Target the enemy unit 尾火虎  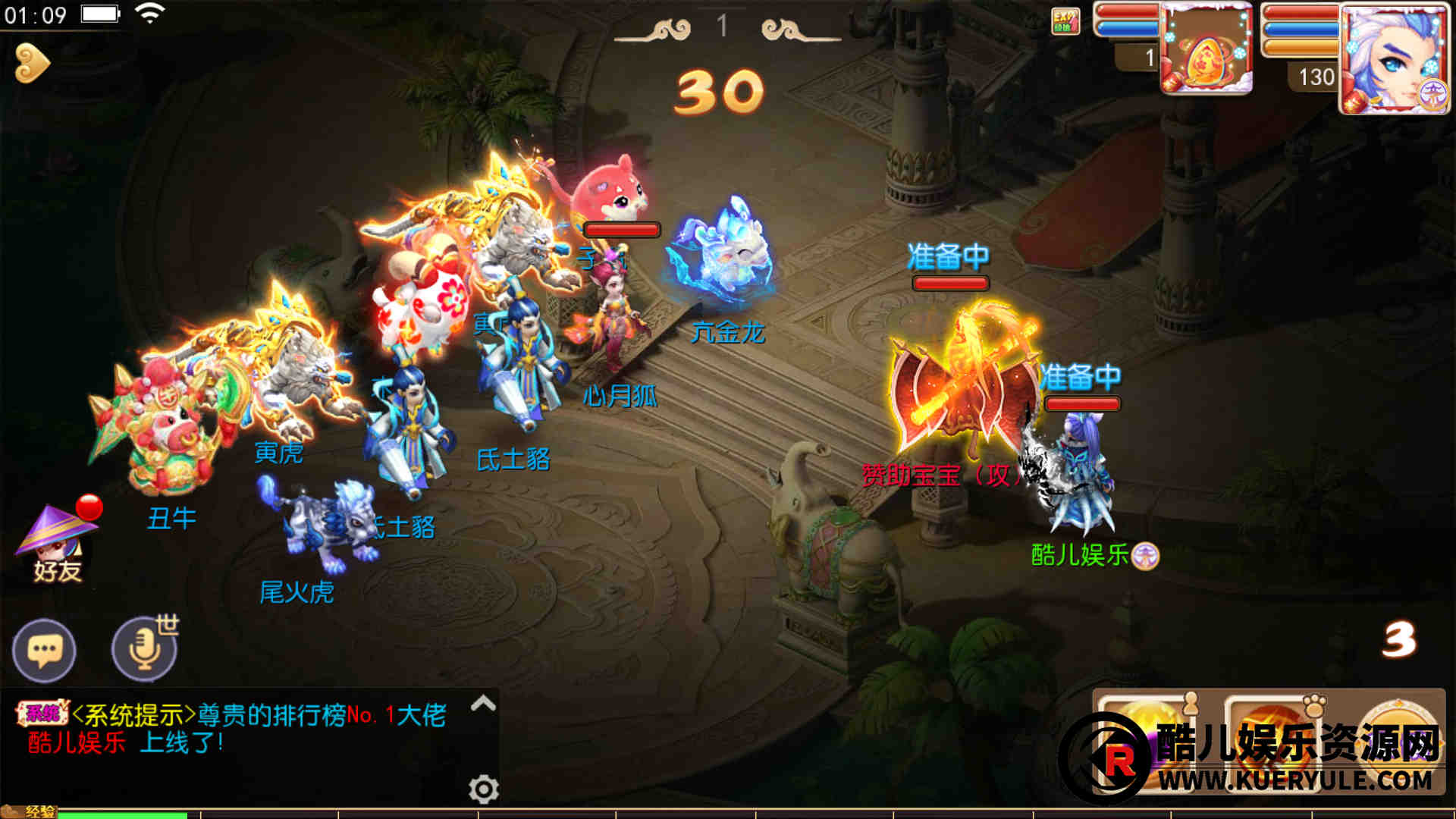(322, 523)
